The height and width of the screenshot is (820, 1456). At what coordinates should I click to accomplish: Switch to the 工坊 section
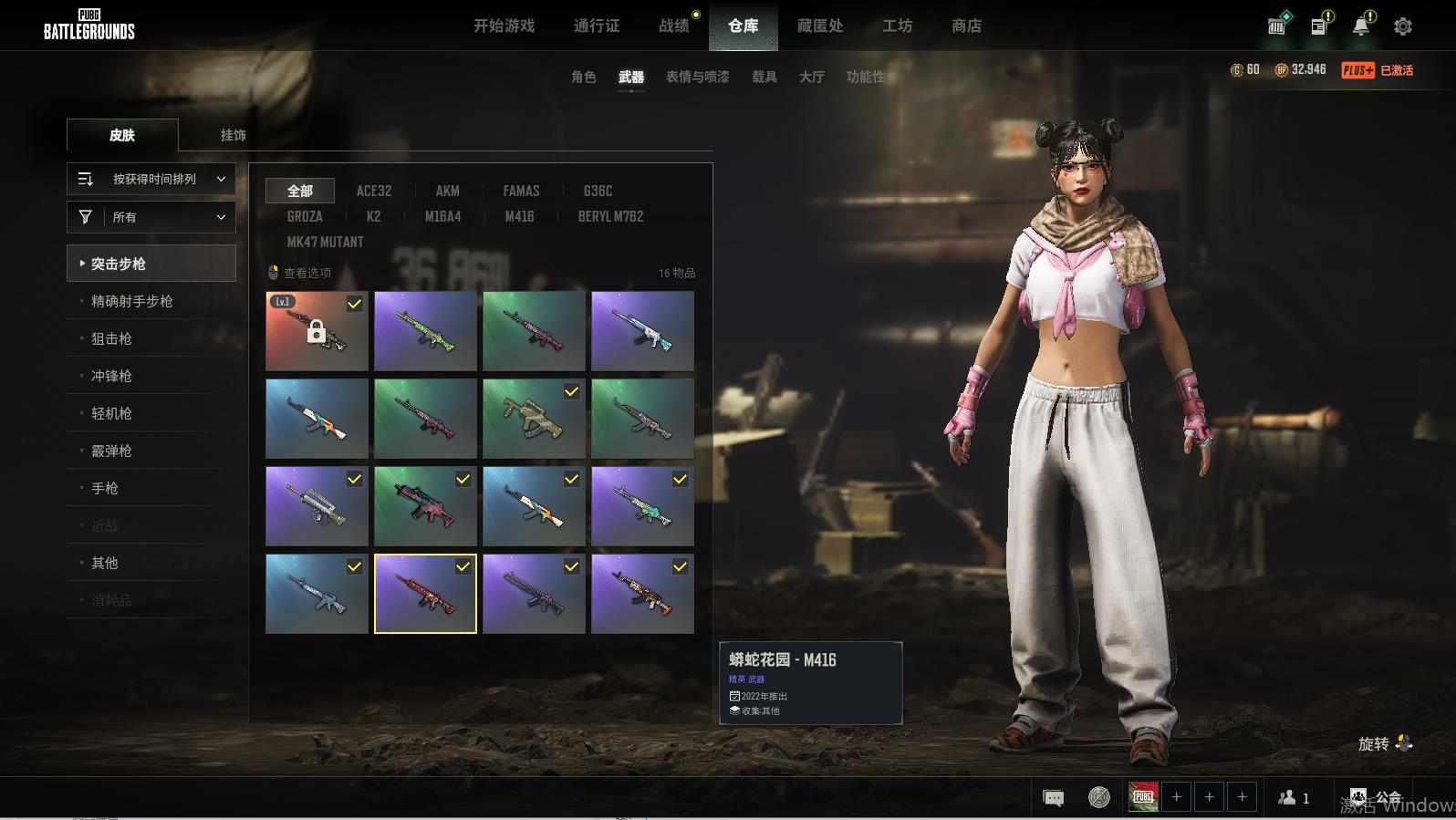coord(897,26)
